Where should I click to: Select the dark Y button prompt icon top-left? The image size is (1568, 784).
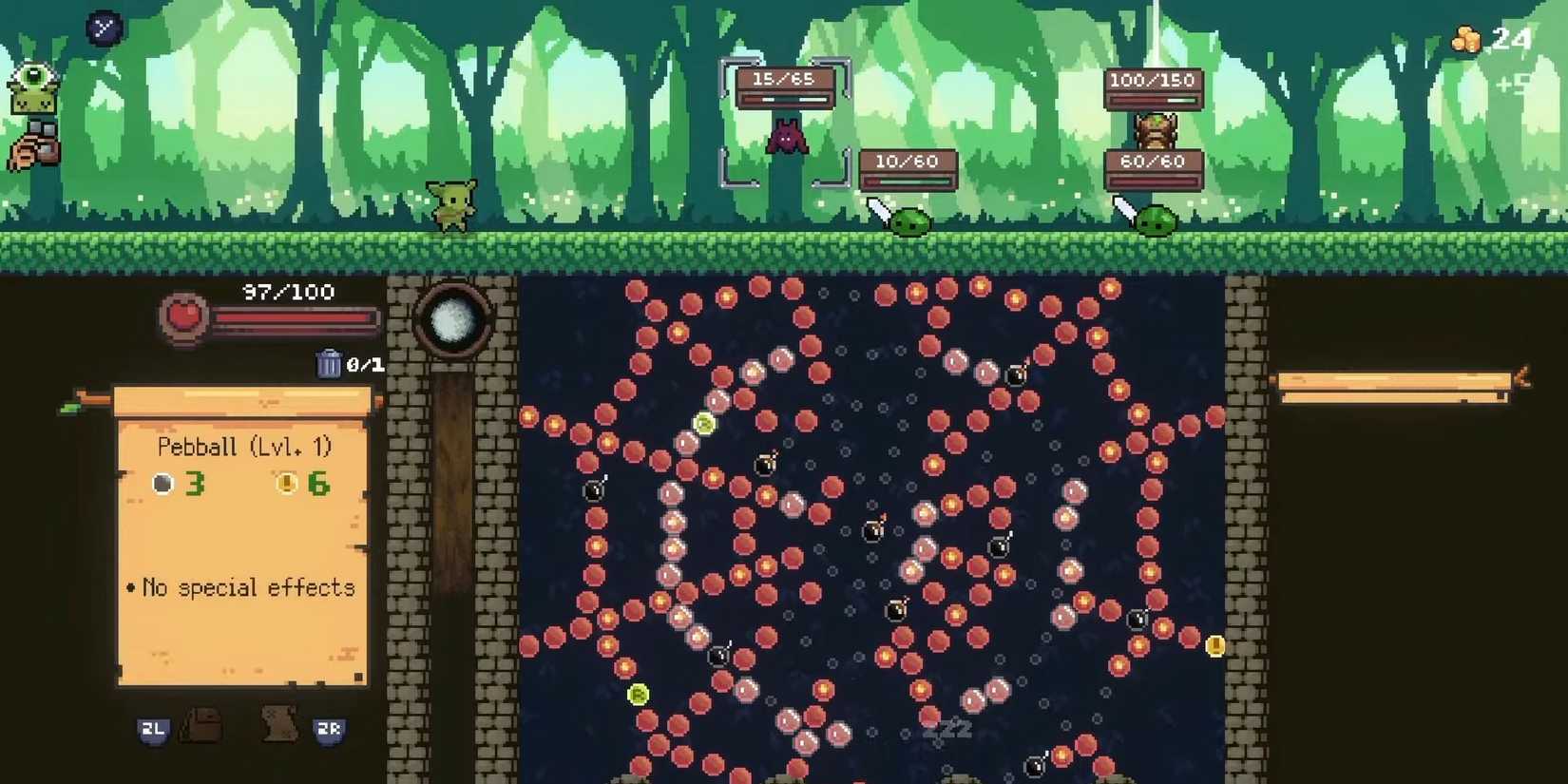tap(103, 27)
